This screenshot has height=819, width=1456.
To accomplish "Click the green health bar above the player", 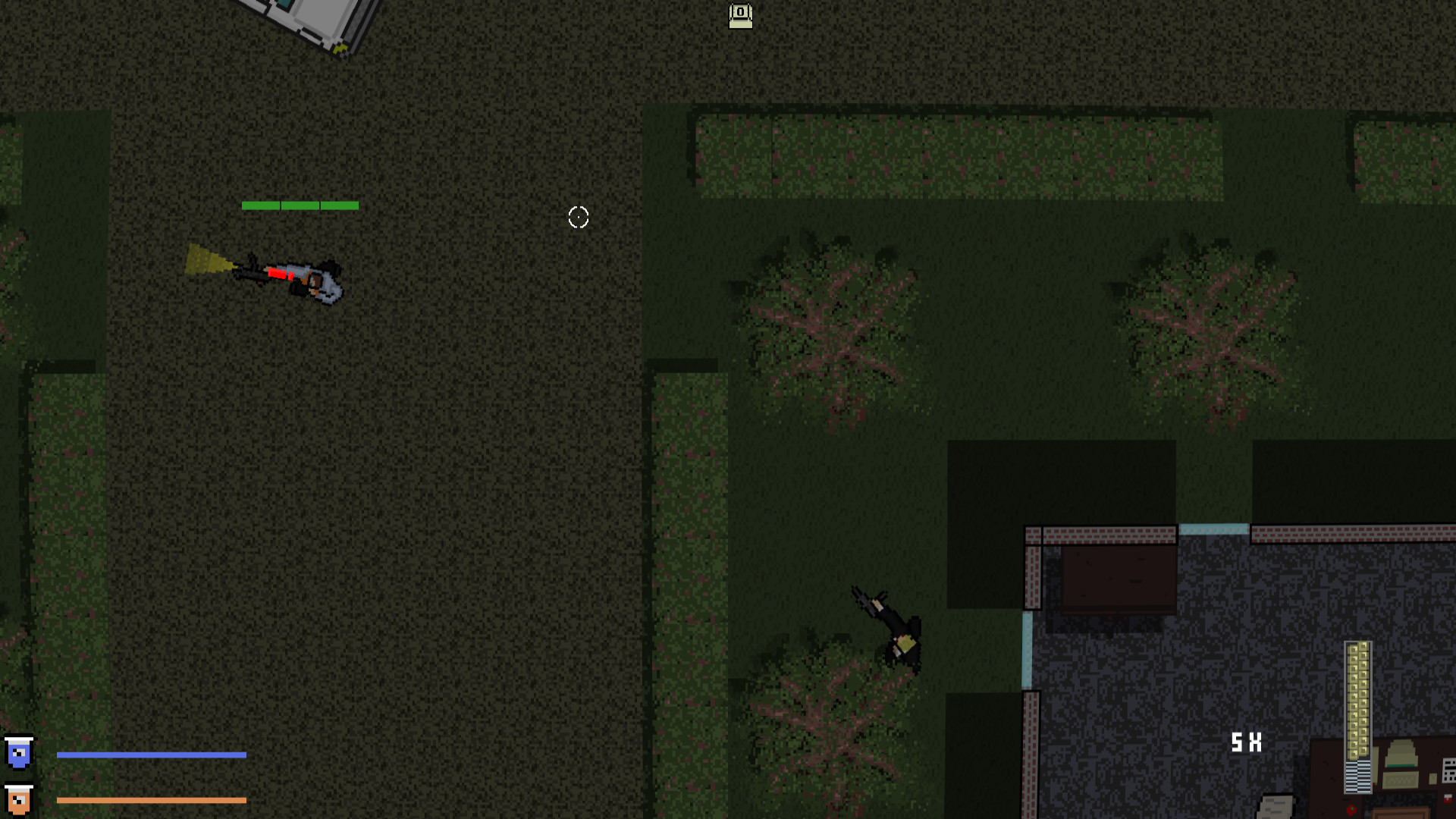I will 300,205.
